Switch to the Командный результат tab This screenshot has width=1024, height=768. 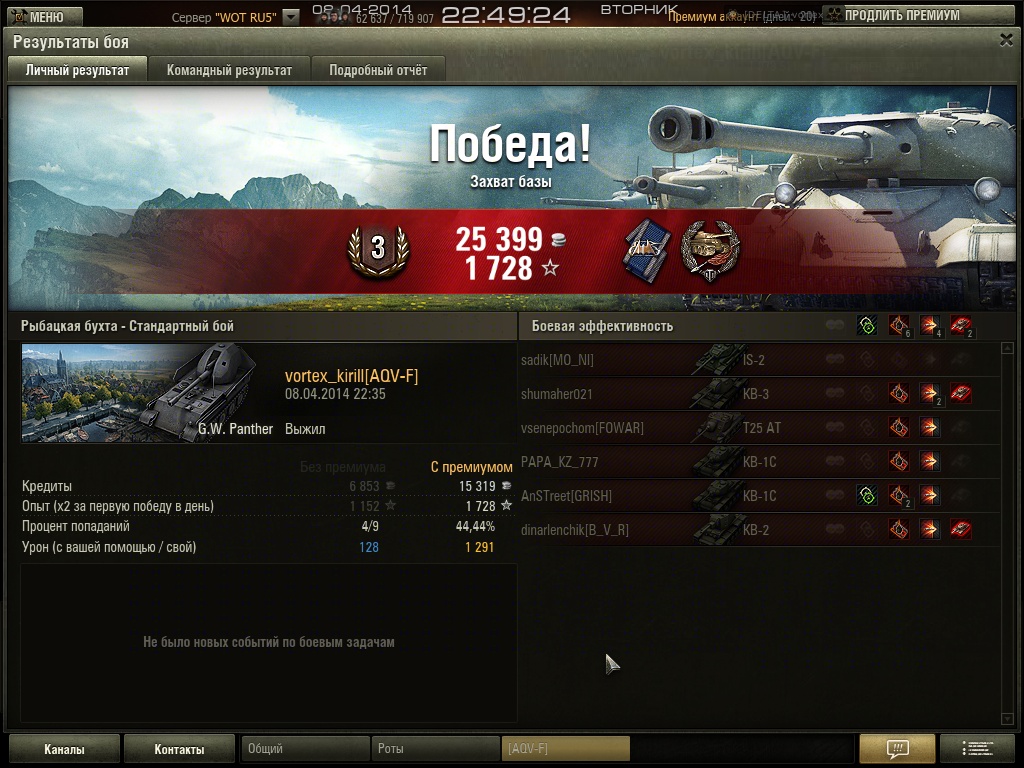point(229,70)
